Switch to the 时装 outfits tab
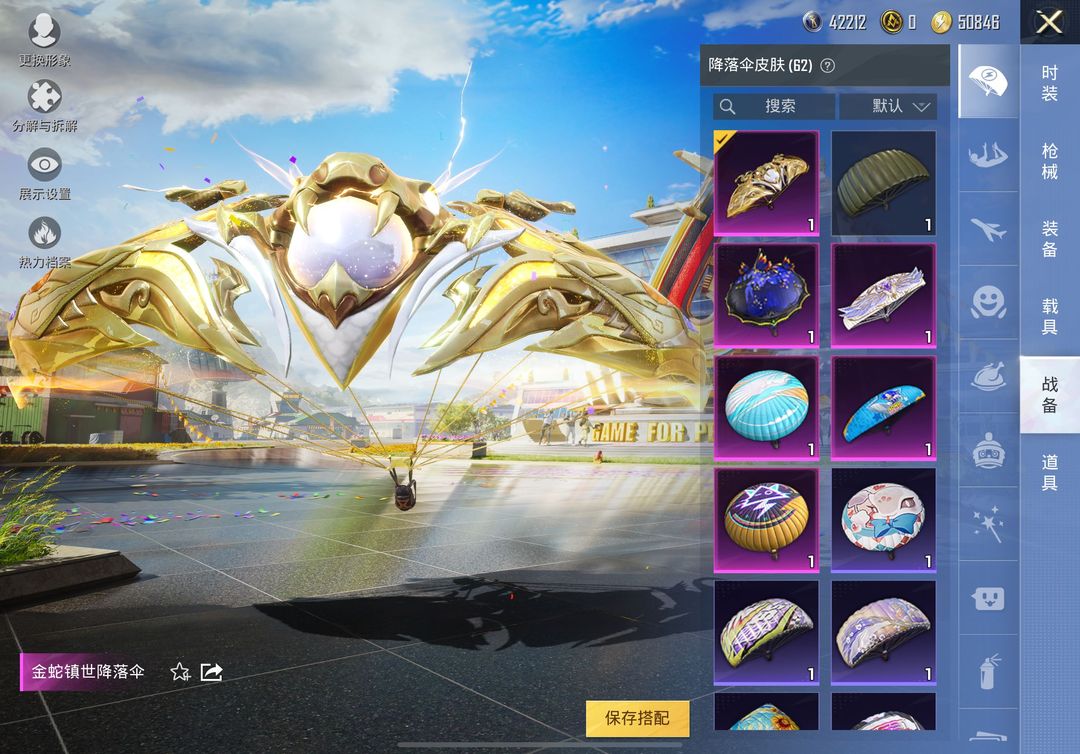This screenshot has height=754, width=1080. click(x=1049, y=83)
